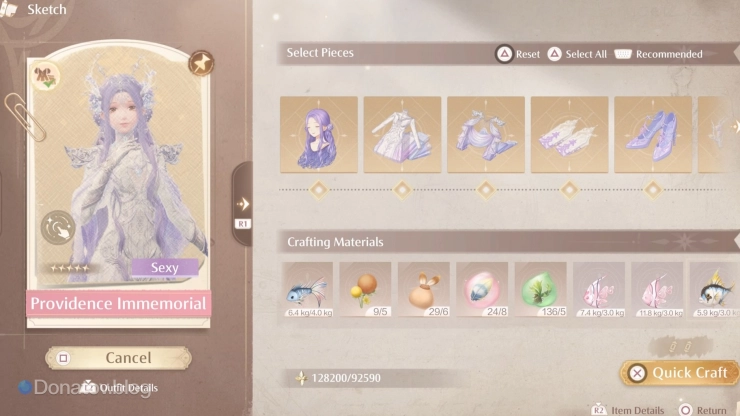The height and width of the screenshot is (416, 740).
Task: Apply Recommended piece selection
Action: tap(659, 54)
